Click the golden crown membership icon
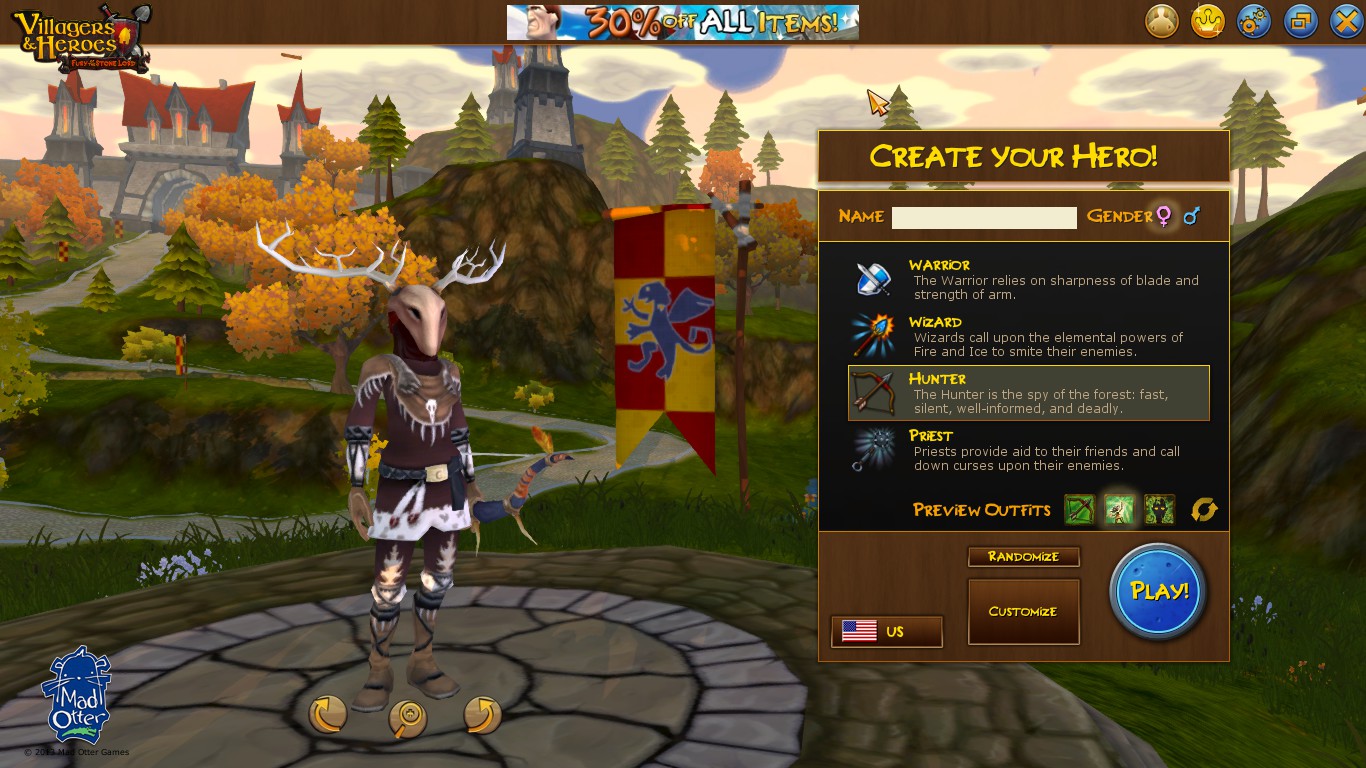This screenshot has width=1366, height=768. point(1207,20)
